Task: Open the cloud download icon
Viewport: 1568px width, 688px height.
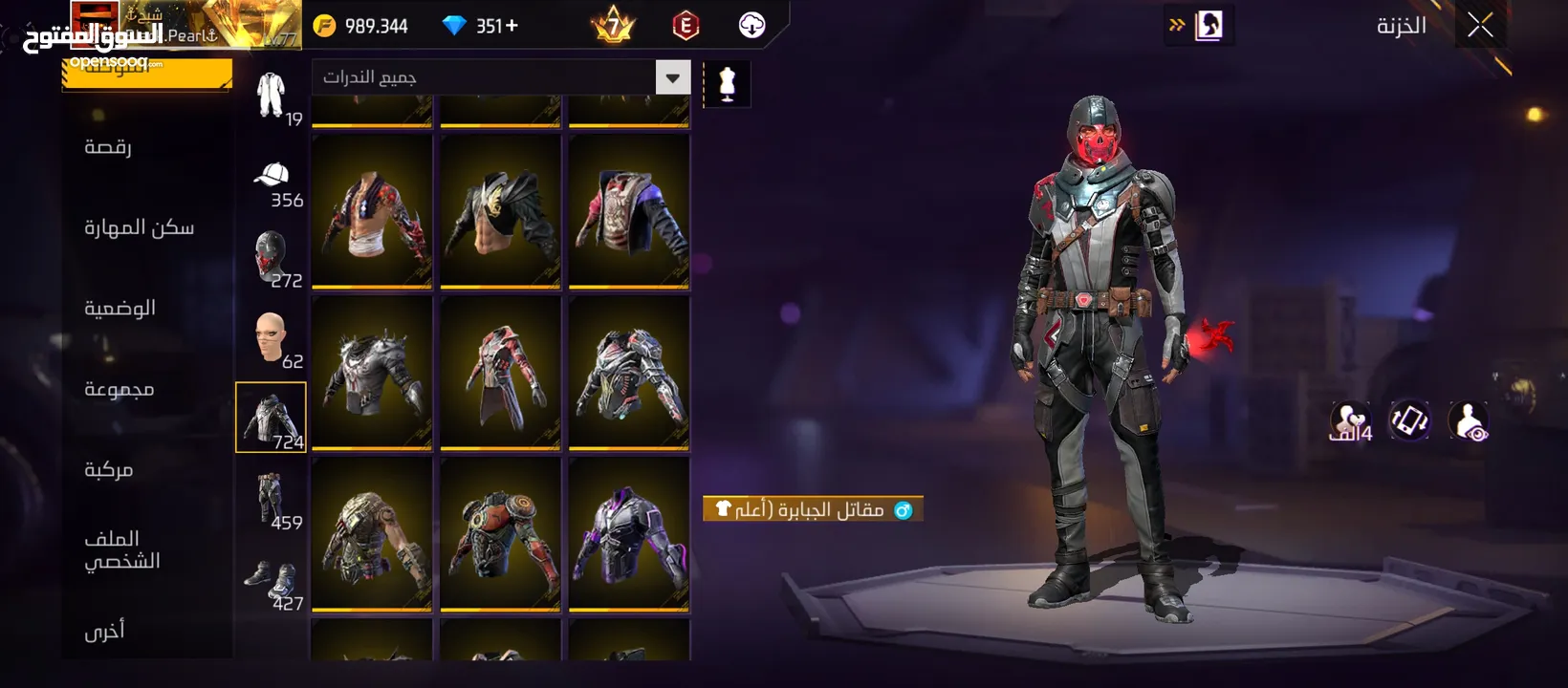Action: point(752,26)
